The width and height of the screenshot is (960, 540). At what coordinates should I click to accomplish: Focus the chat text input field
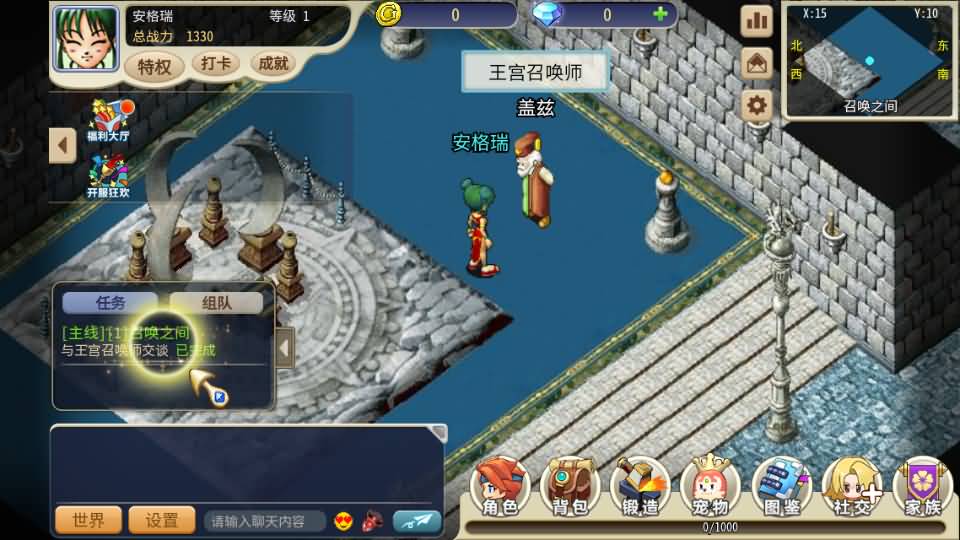point(265,521)
